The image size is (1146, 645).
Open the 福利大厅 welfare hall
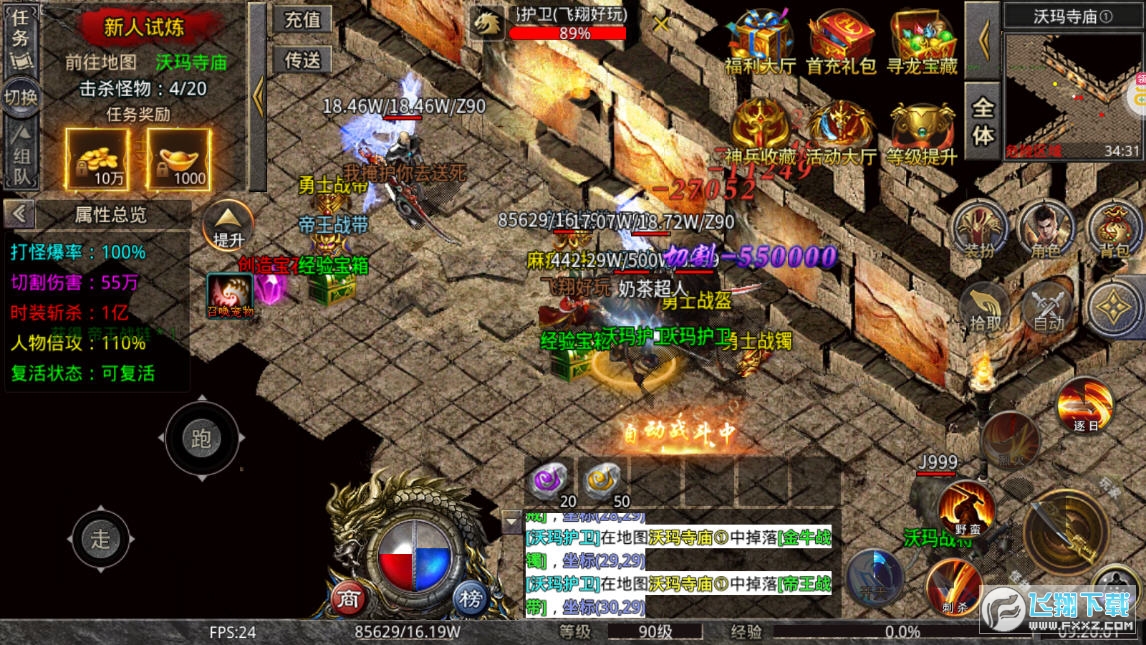pyautogui.click(x=759, y=43)
